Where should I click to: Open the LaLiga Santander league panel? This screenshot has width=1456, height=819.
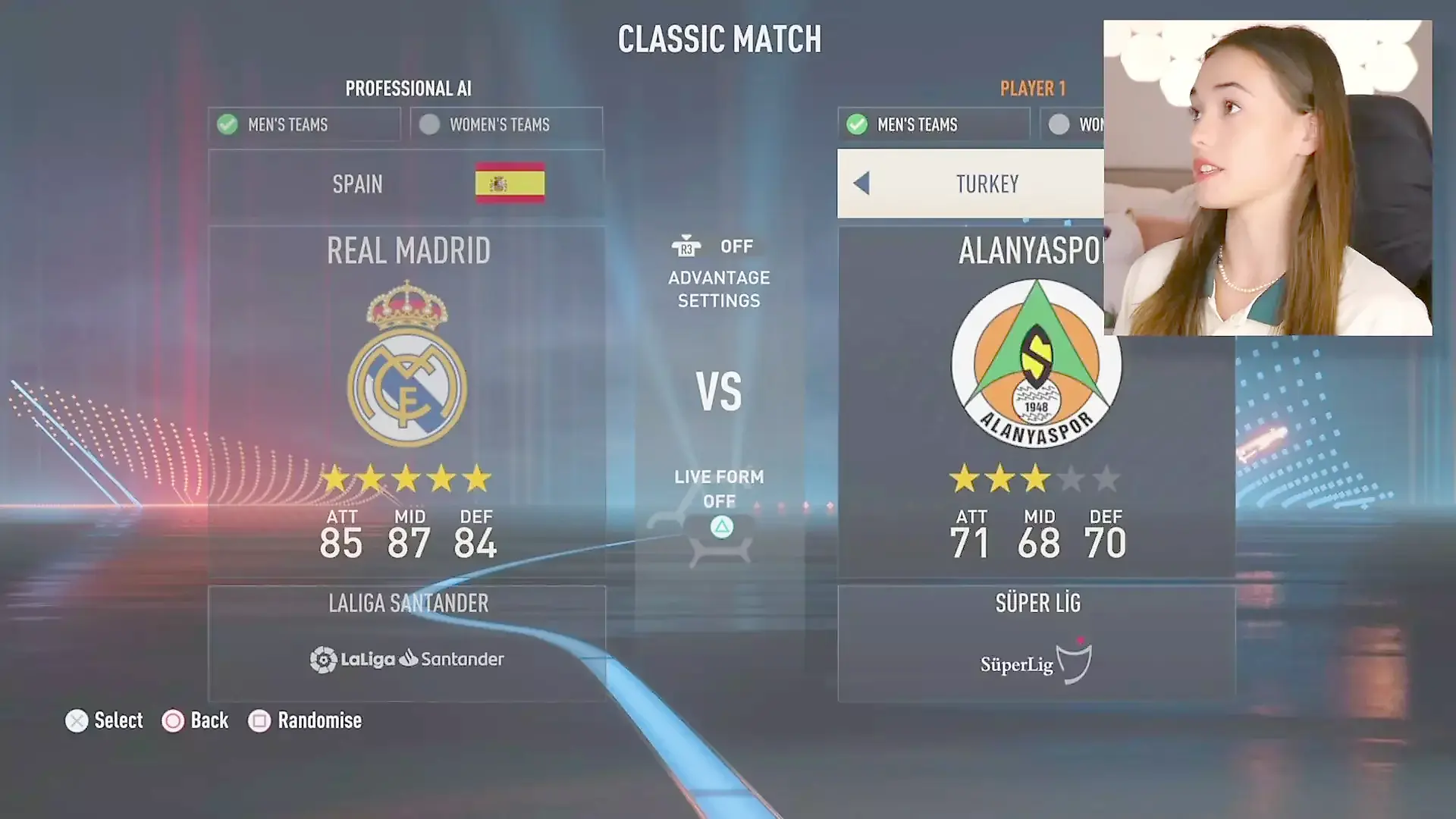pyautogui.click(x=407, y=643)
